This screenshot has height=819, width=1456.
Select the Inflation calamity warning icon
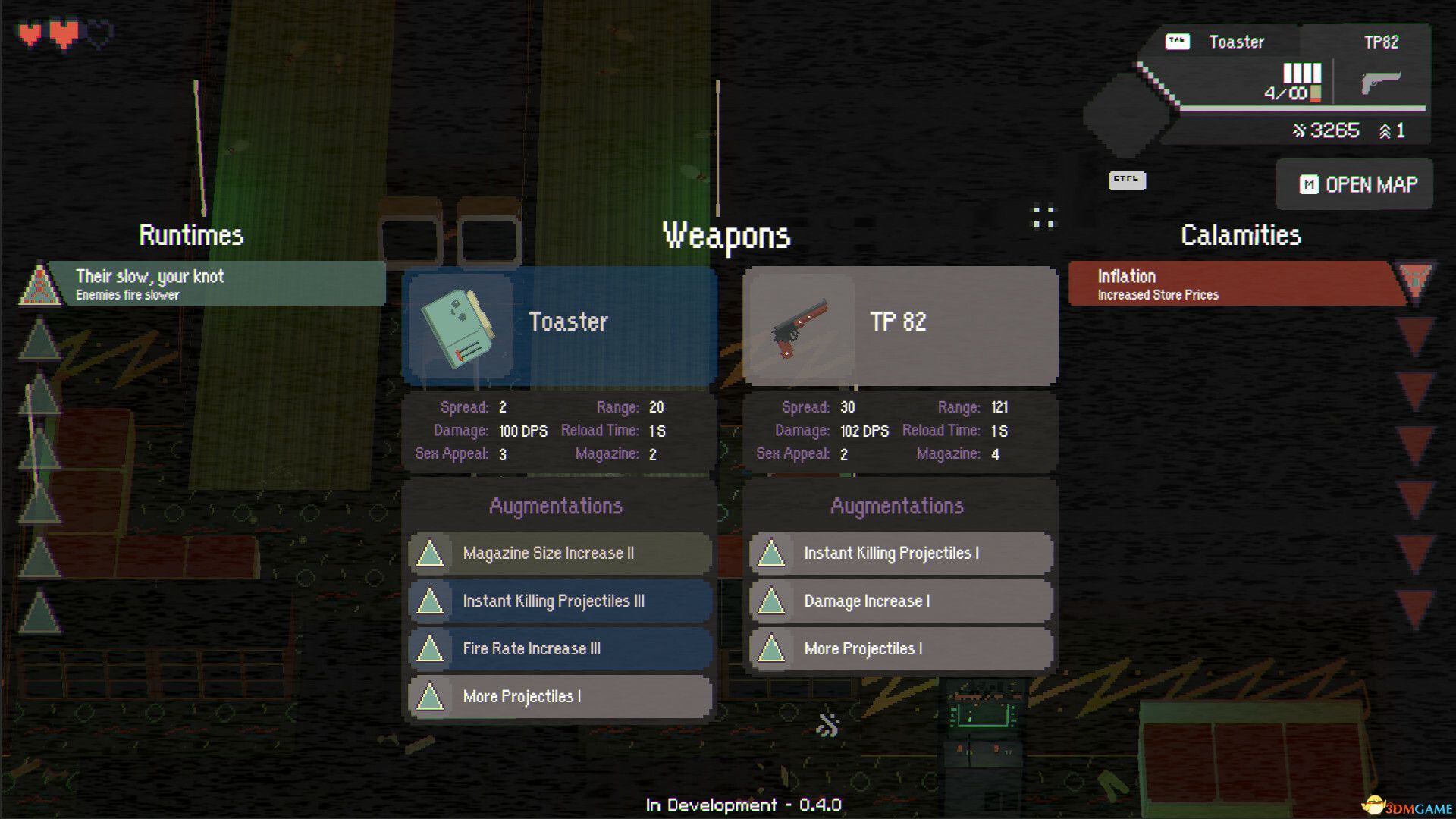pos(1420,283)
